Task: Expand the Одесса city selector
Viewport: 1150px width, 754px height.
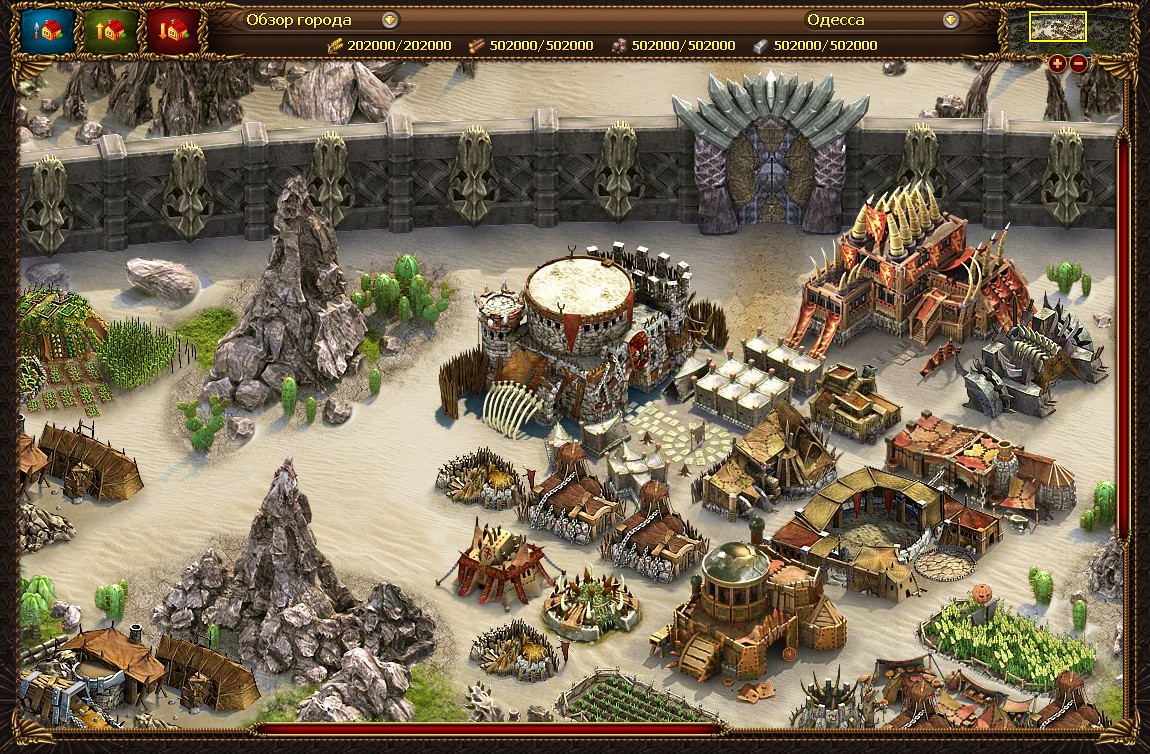Action: click(951, 20)
